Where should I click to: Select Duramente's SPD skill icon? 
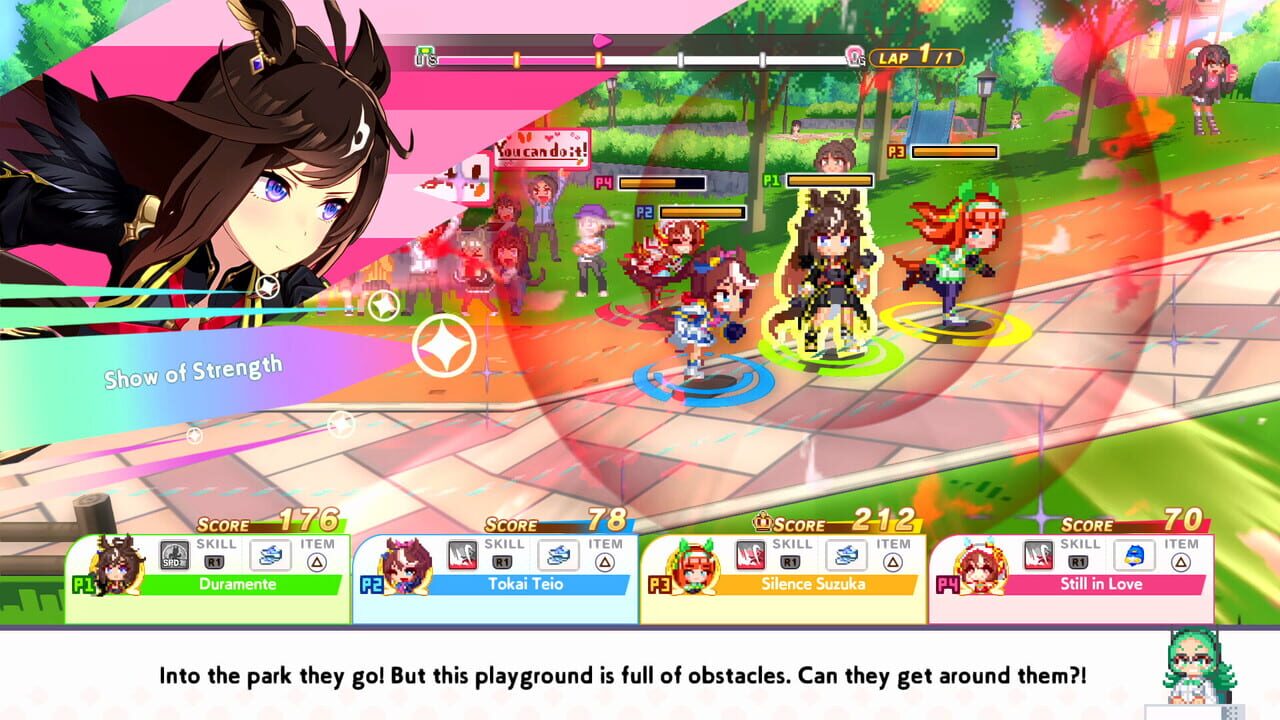[x=174, y=555]
